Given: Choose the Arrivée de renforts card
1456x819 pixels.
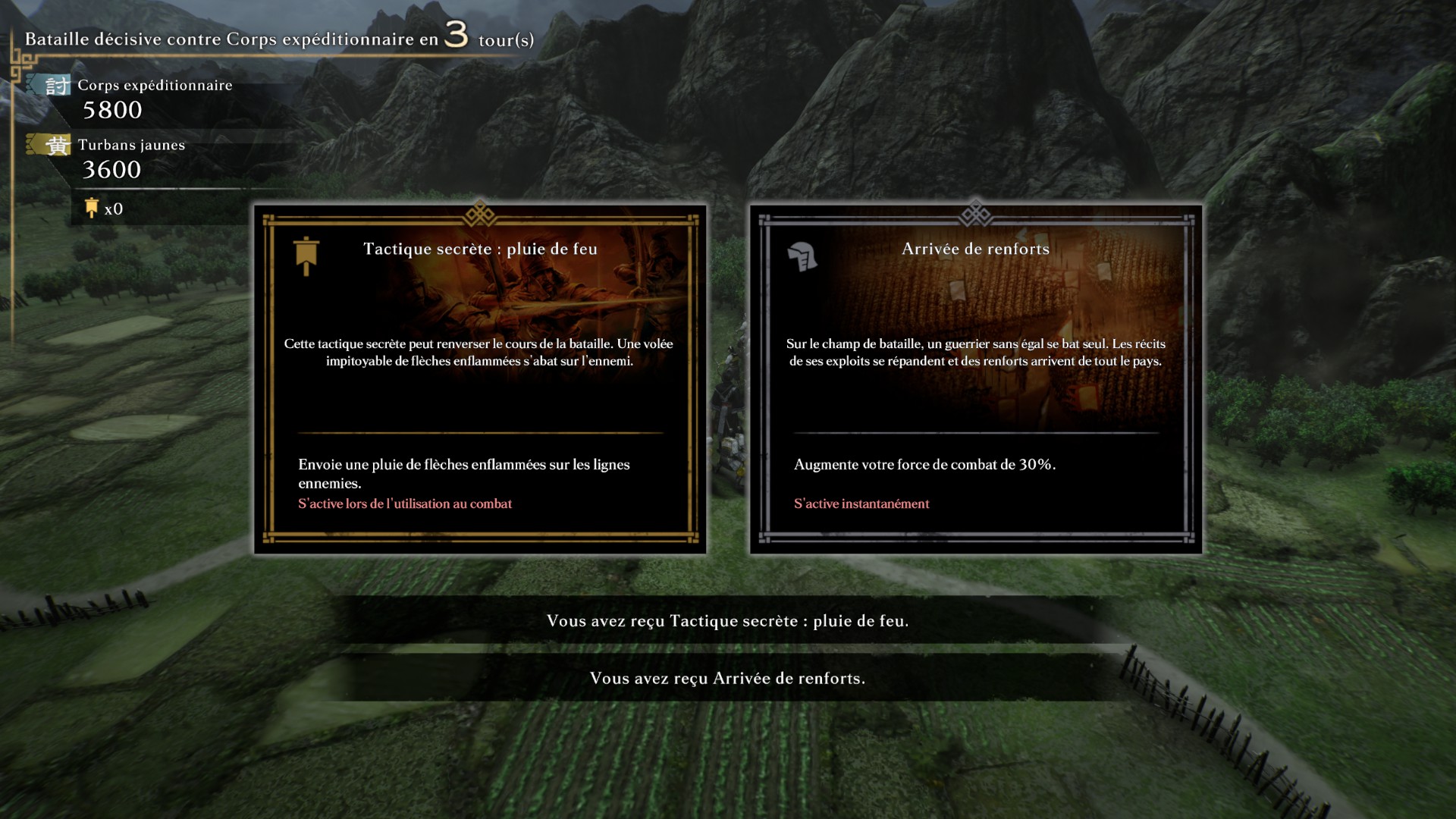Looking at the screenshot, I should click(975, 379).
